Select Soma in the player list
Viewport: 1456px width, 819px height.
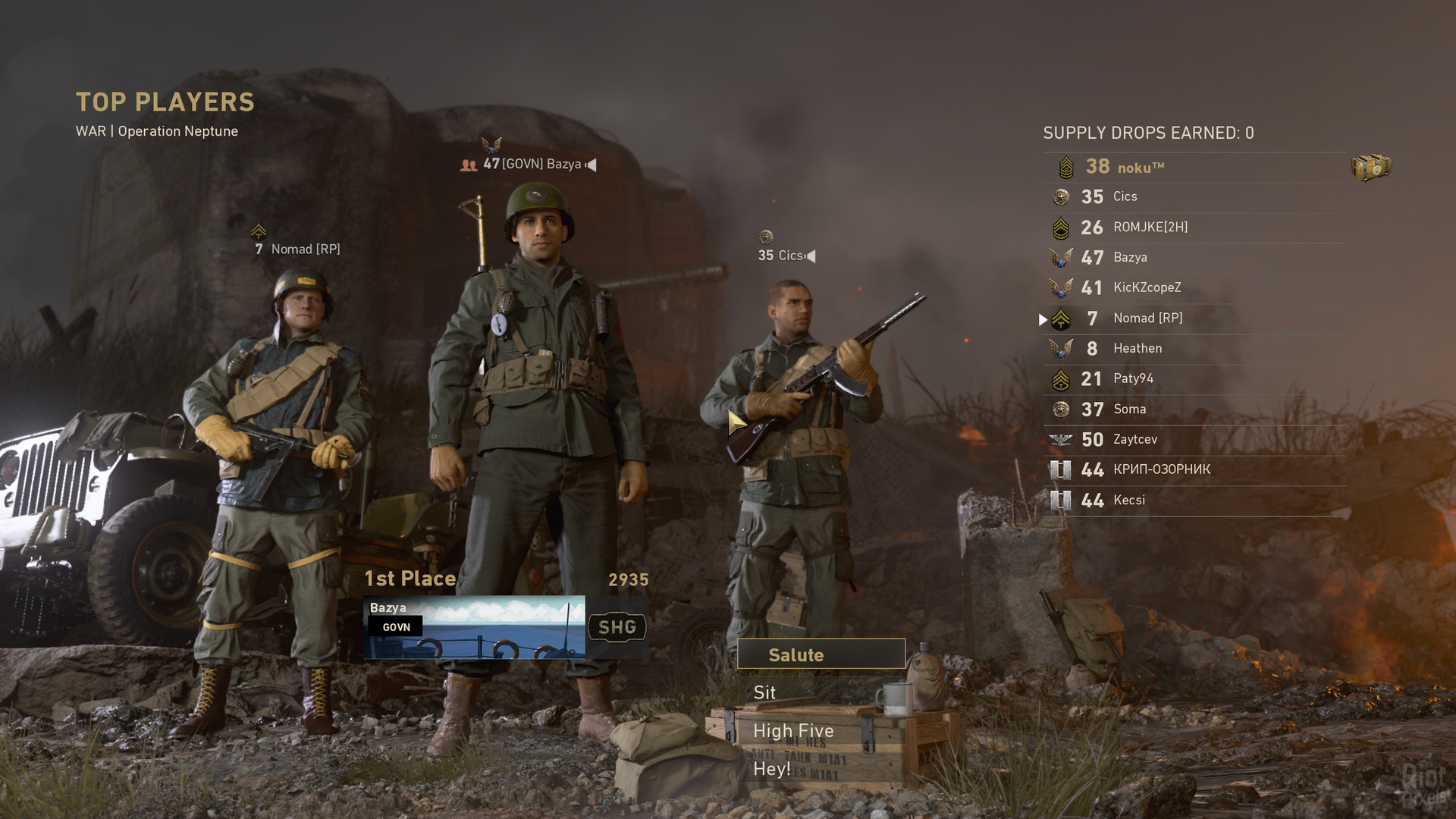click(1194, 409)
